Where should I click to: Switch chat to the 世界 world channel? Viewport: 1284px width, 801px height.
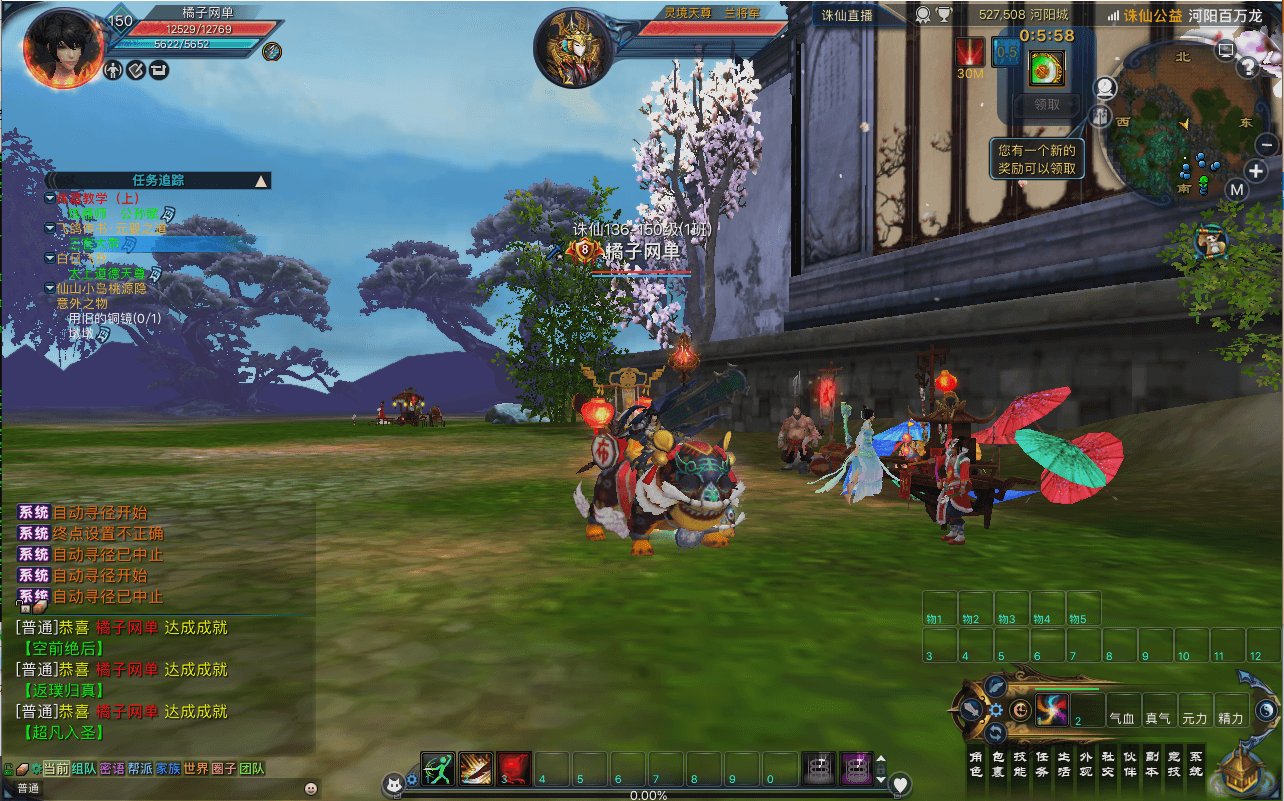tap(196, 768)
